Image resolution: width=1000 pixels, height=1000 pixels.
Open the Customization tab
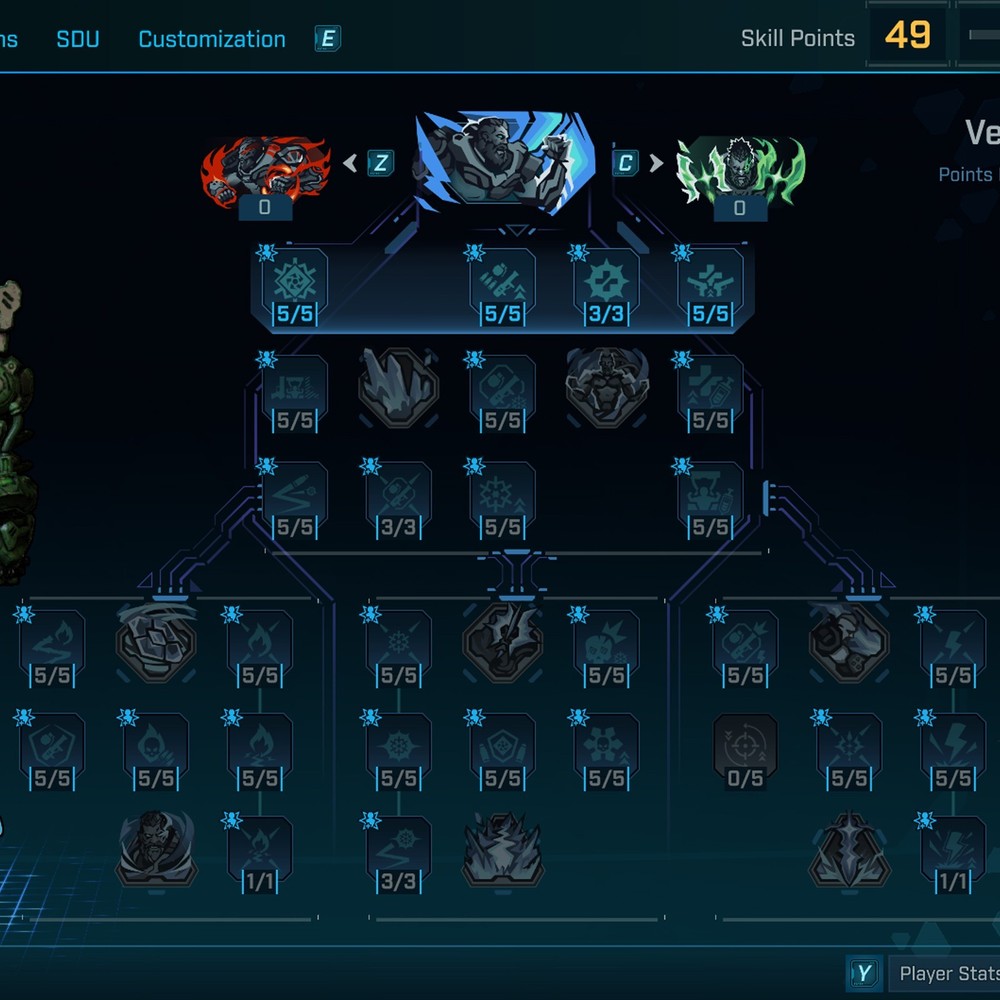211,40
